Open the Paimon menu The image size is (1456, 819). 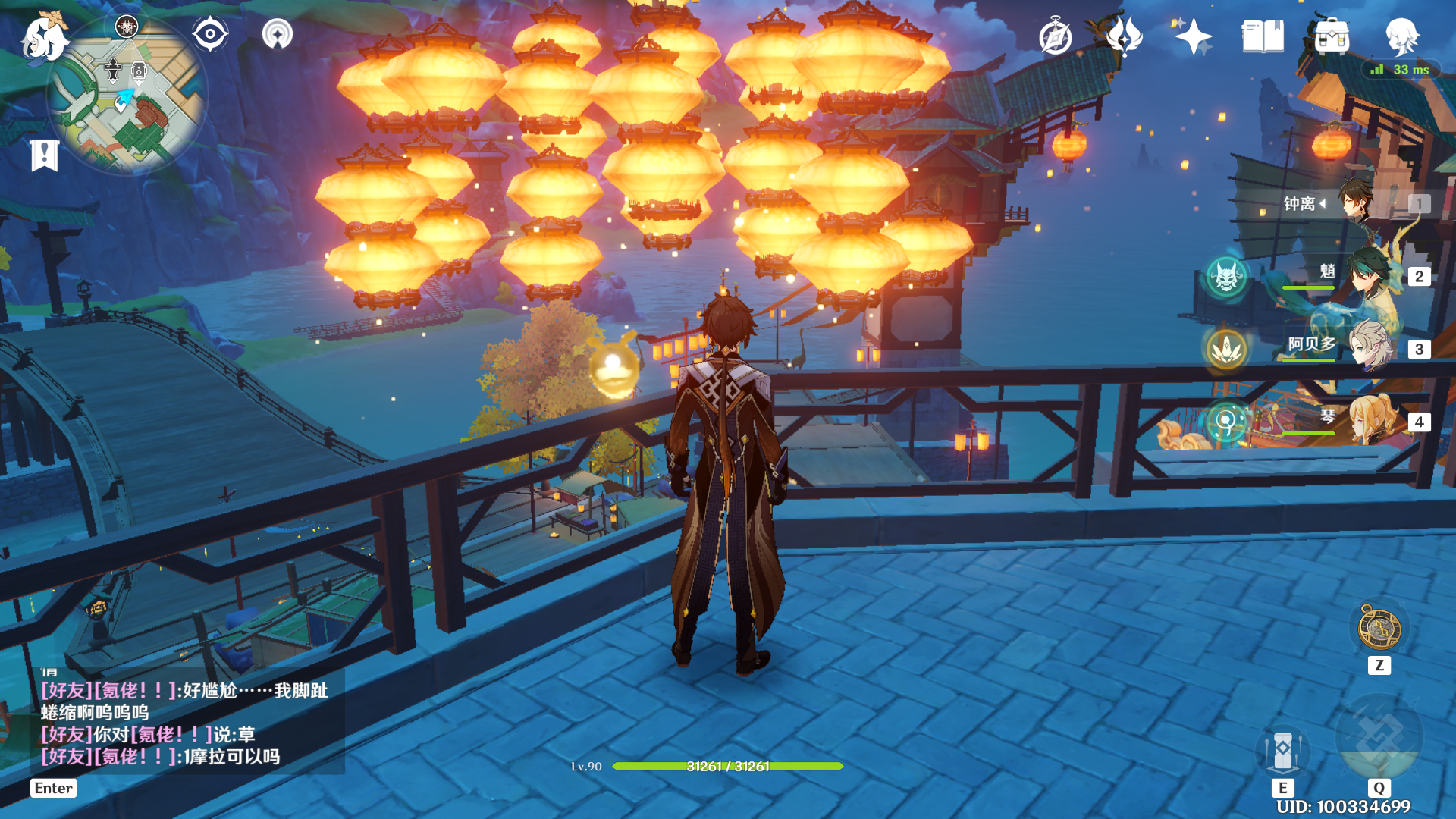point(44,37)
